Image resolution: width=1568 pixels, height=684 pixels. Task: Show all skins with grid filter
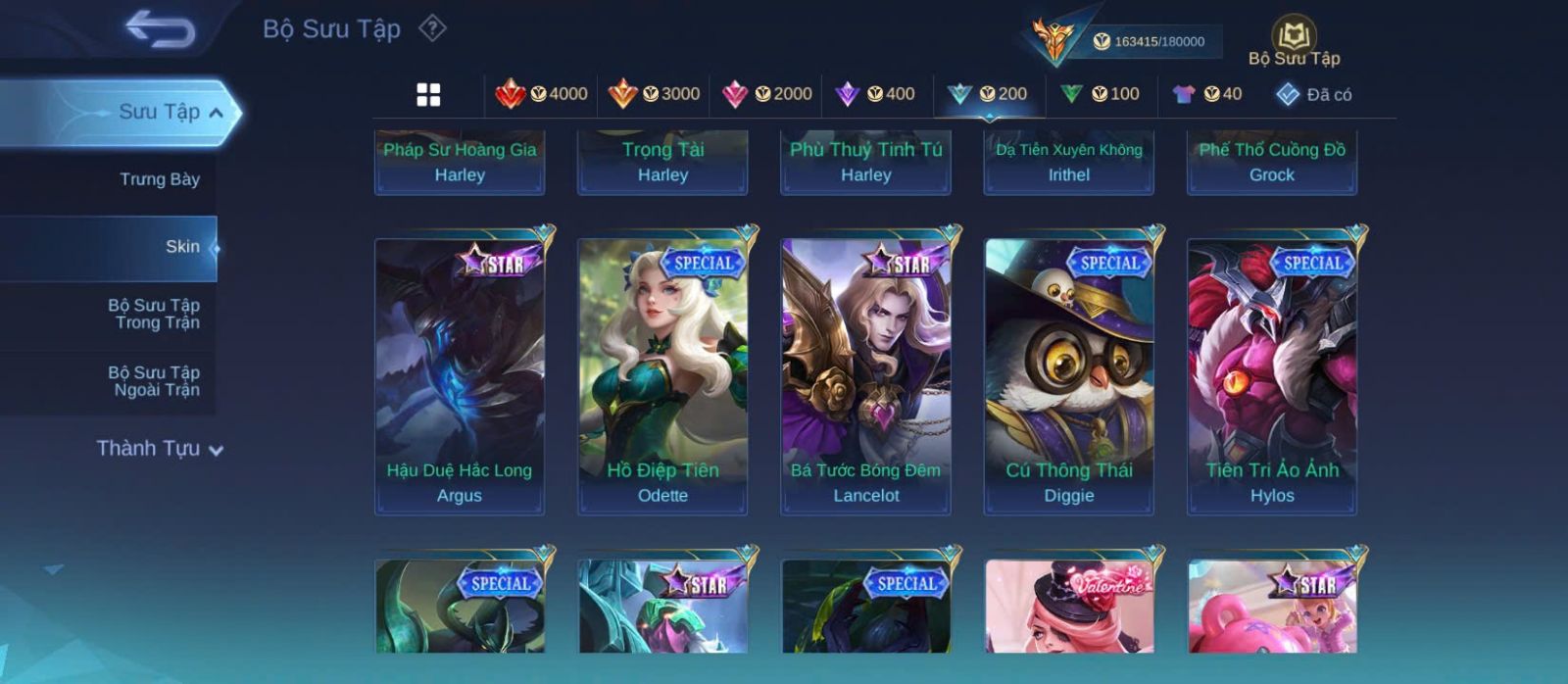click(428, 94)
